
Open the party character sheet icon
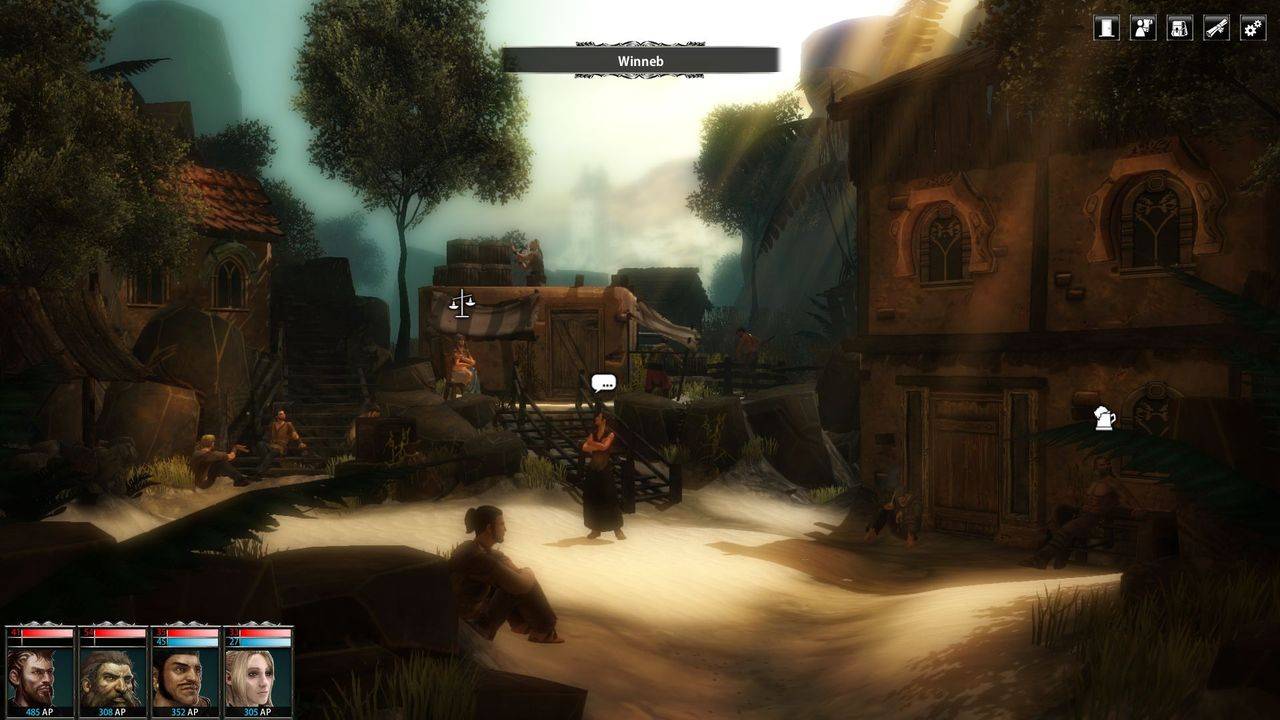pyautogui.click(x=1143, y=28)
